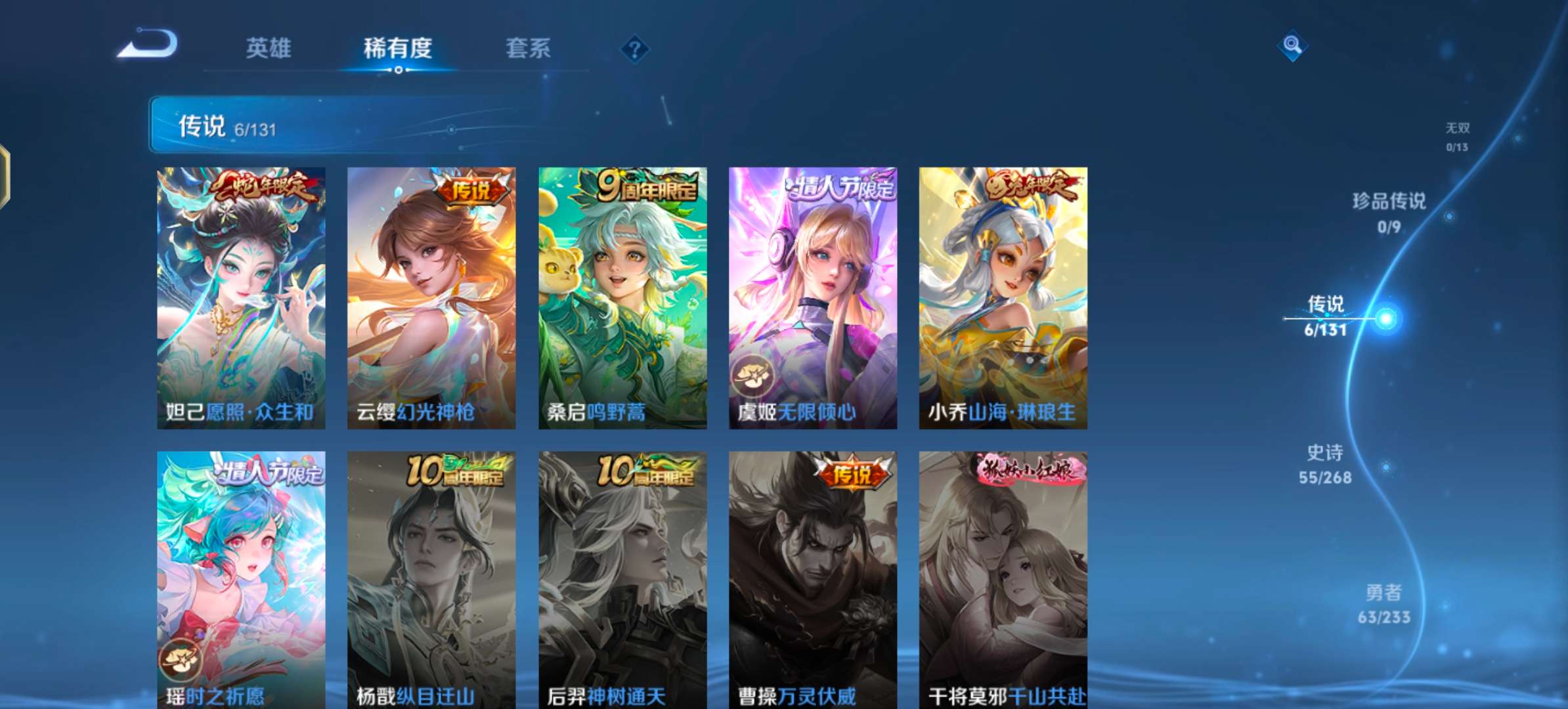The image size is (1568, 709).
Task: Select the 无双 rarity node
Action: pyautogui.click(x=1455, y=129)
